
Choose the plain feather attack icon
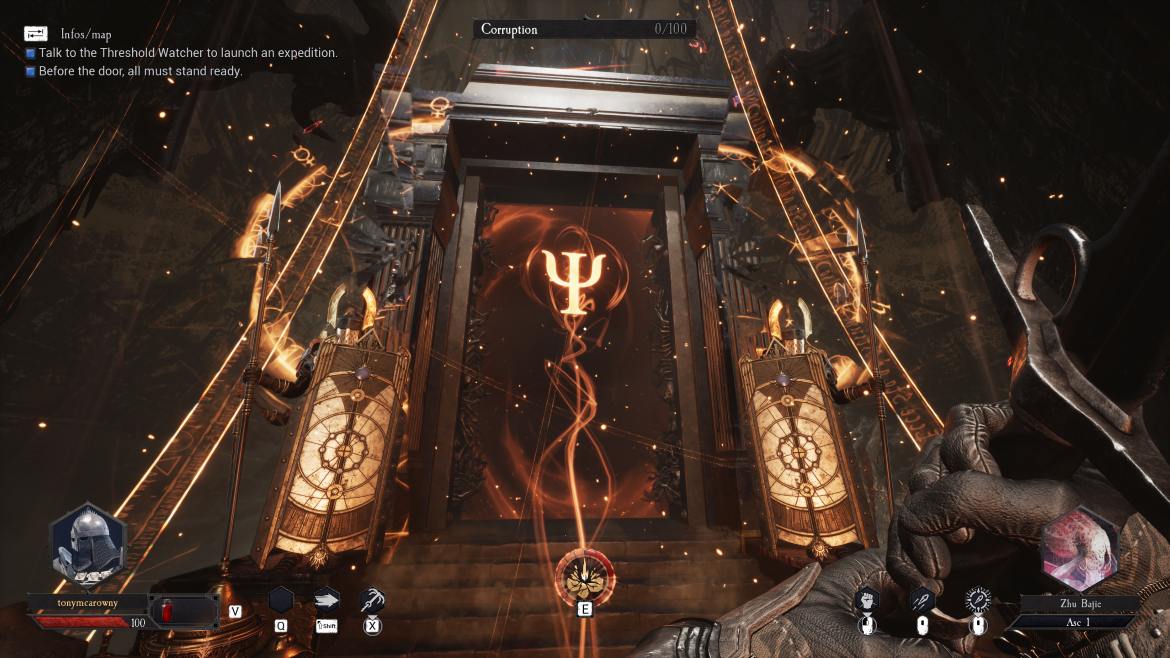click(x=922, y=600)
